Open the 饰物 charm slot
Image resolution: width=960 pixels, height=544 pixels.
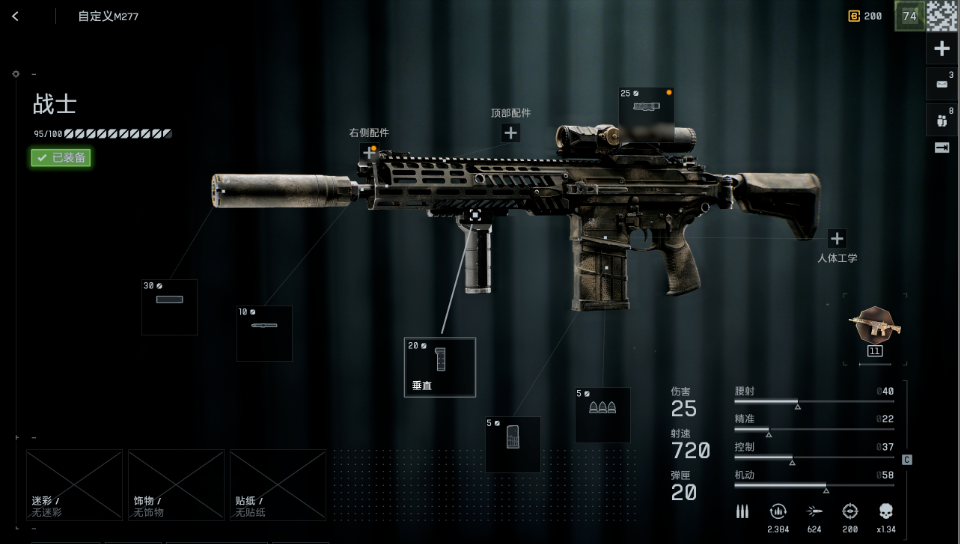(x=176, y=484)
